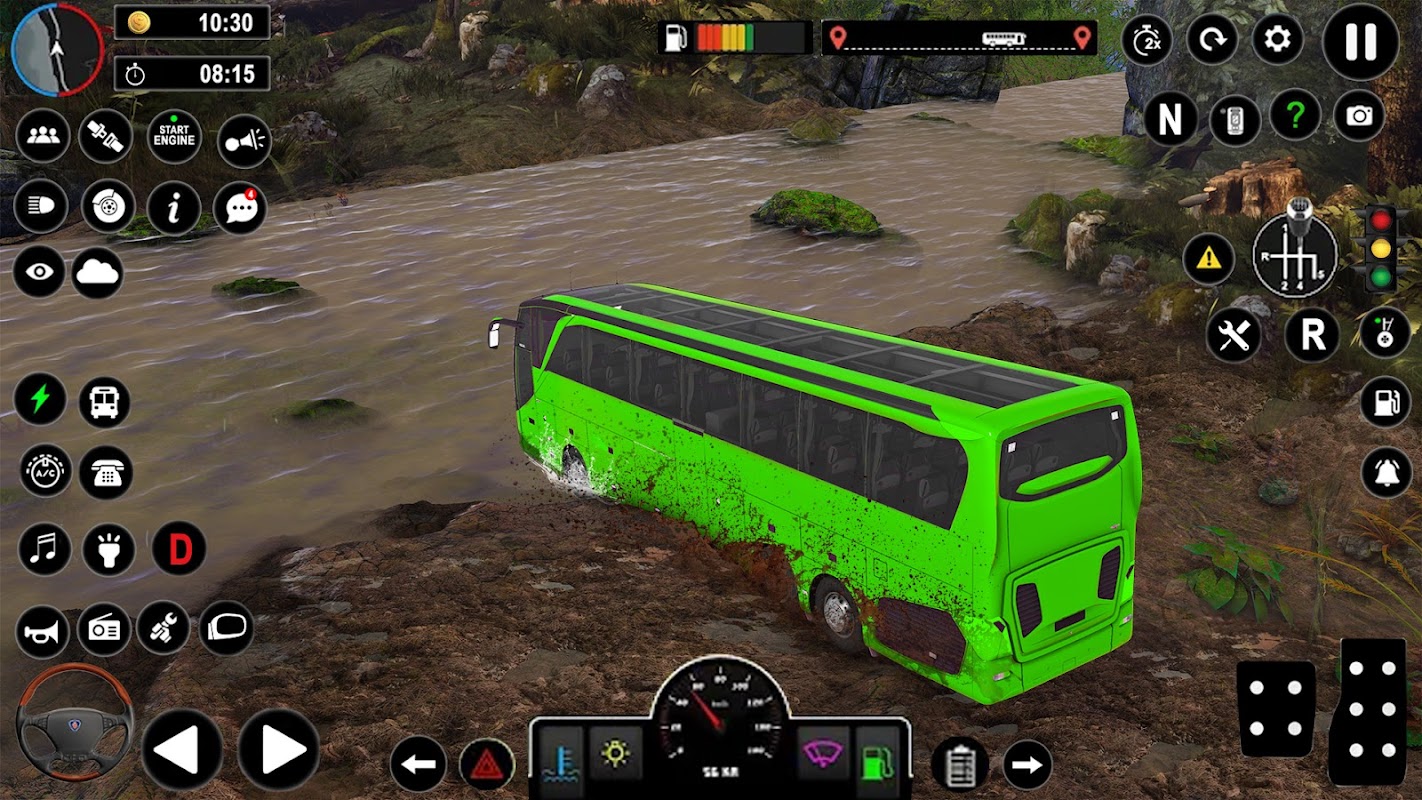Click the minimap in the corner
This screenshot has width=1422, height=800.
pyautogui.click(x=58, y=48)
